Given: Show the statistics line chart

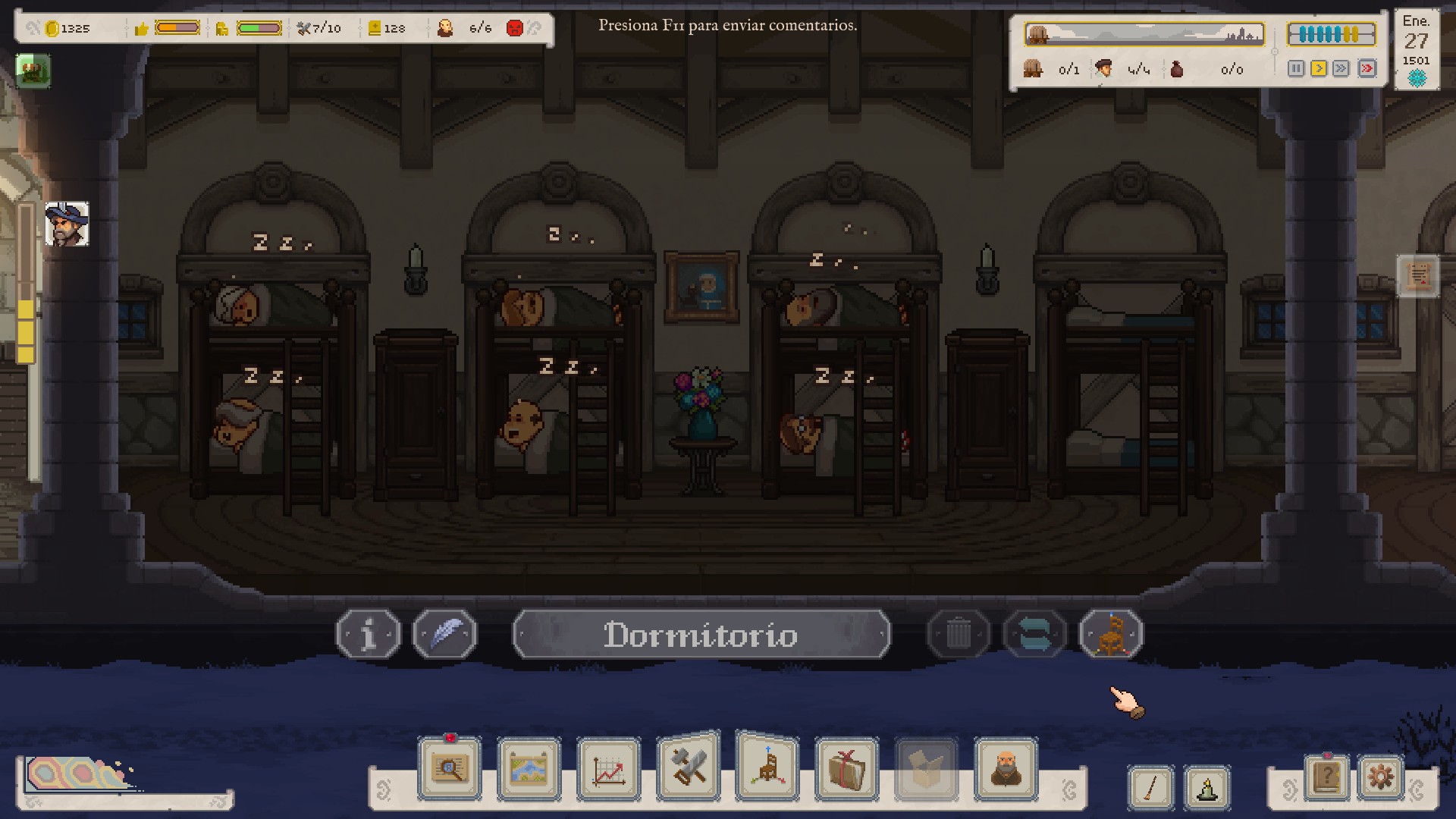Looking at the screenshot, I should (x=609, y=769).
